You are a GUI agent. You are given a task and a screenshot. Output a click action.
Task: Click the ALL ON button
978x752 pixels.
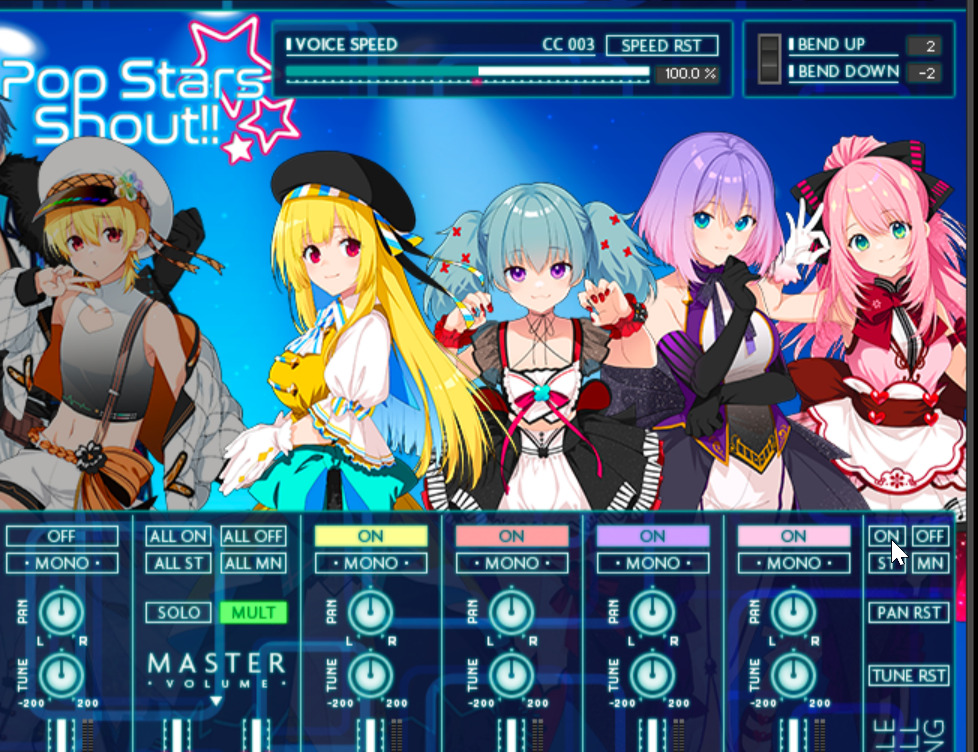(178, 536)
